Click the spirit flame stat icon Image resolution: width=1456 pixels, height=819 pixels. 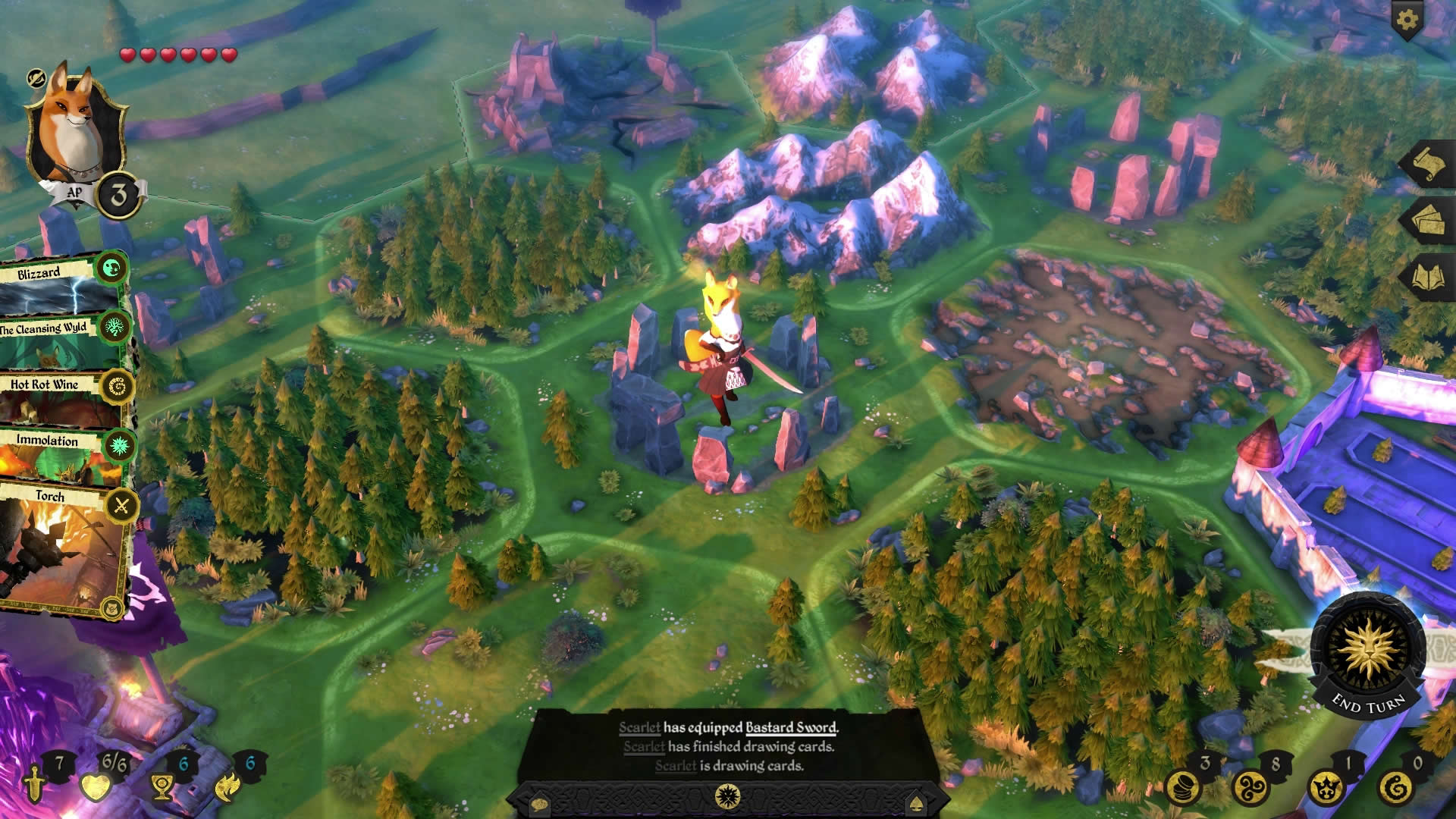click(227, 787)
